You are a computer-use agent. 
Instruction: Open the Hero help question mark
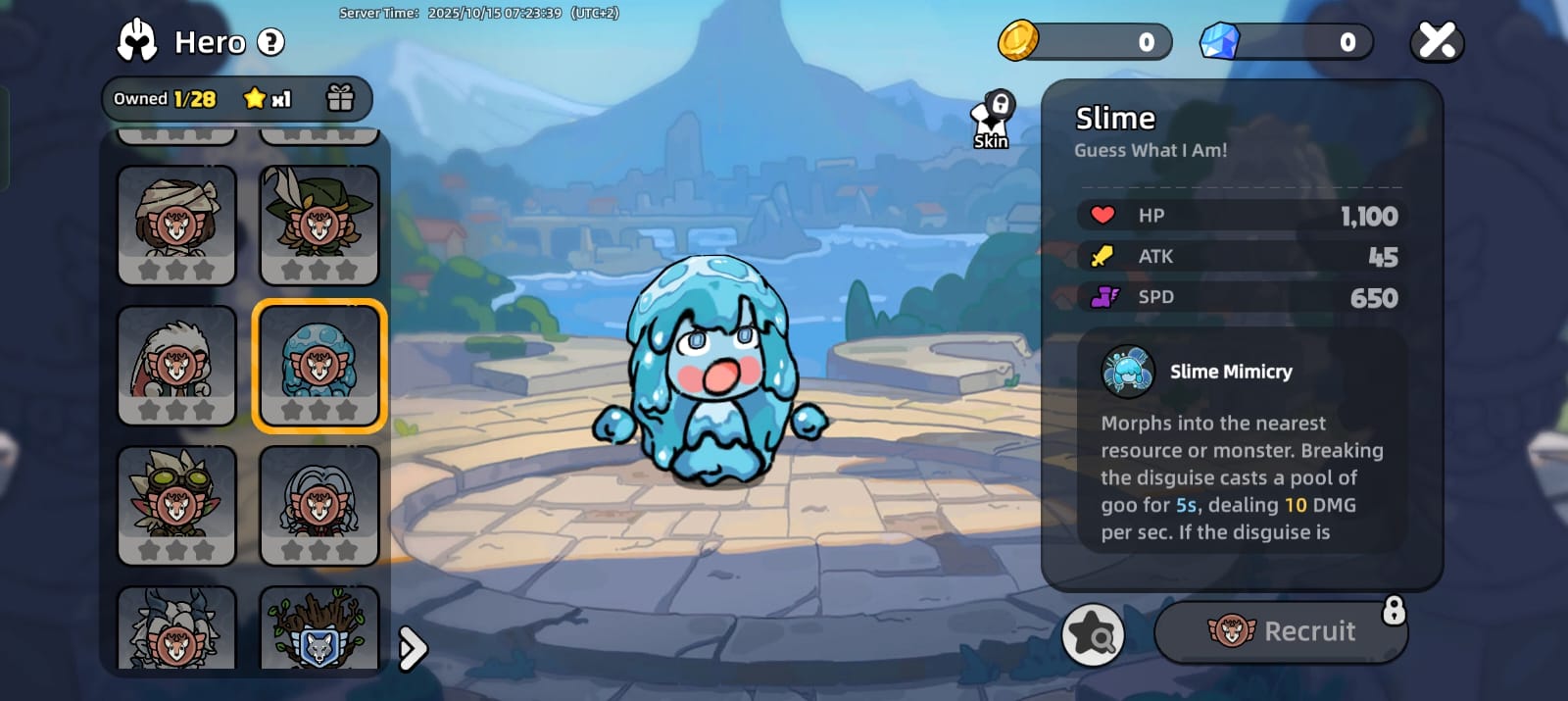tap(270, 42)
